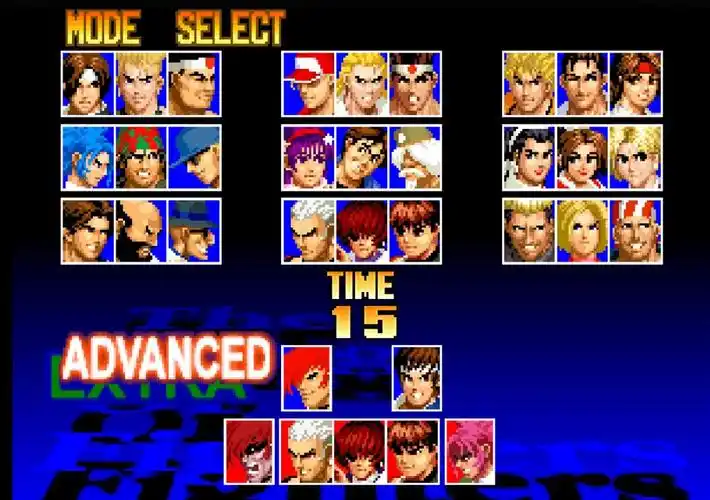This screenshot has width=710, height=500.
Task: Select Mai Shiranui's portrait
Action: click(582, 157)
